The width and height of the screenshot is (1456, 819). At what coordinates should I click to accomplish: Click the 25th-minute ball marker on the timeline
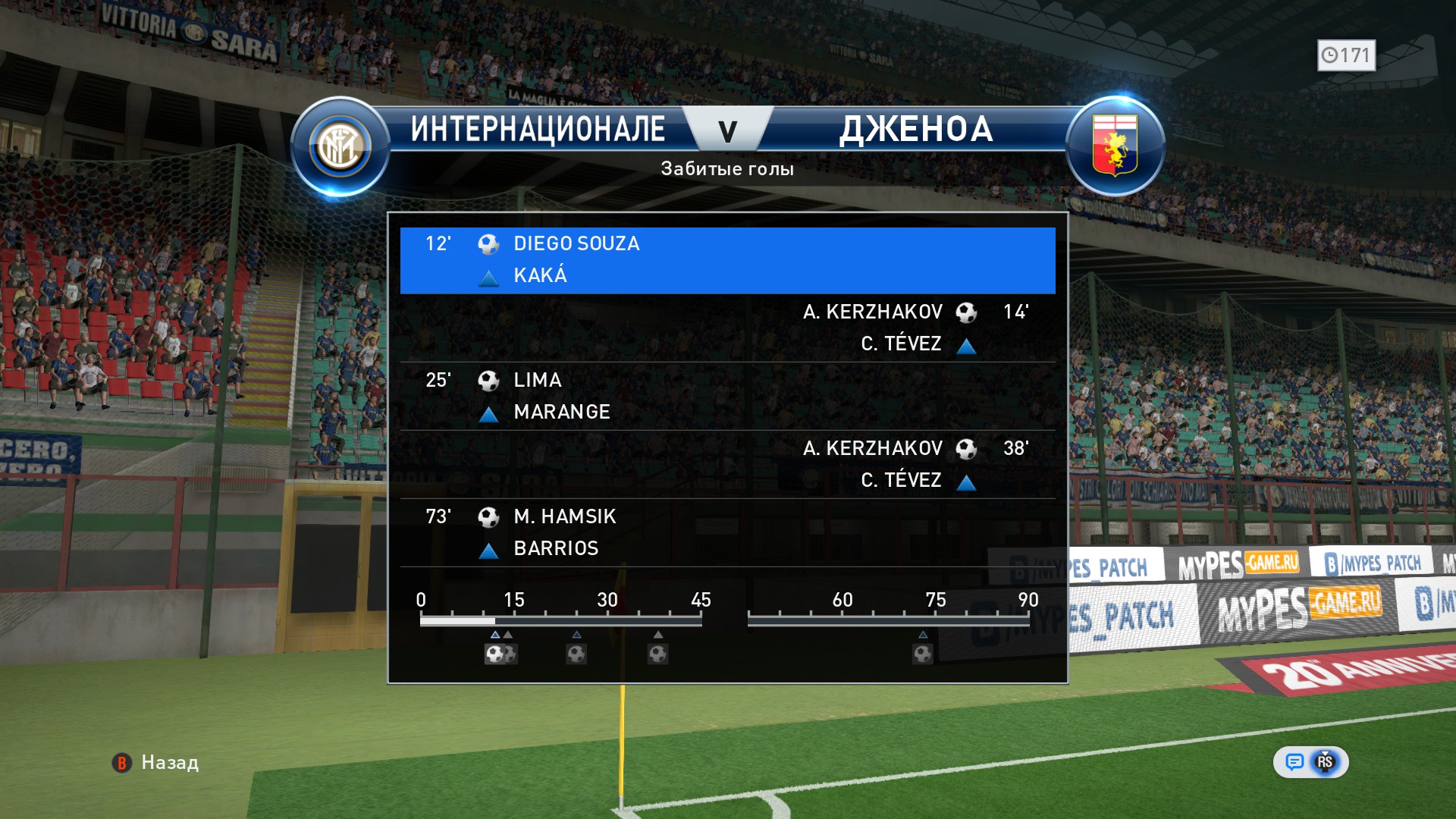coord(576,653)
